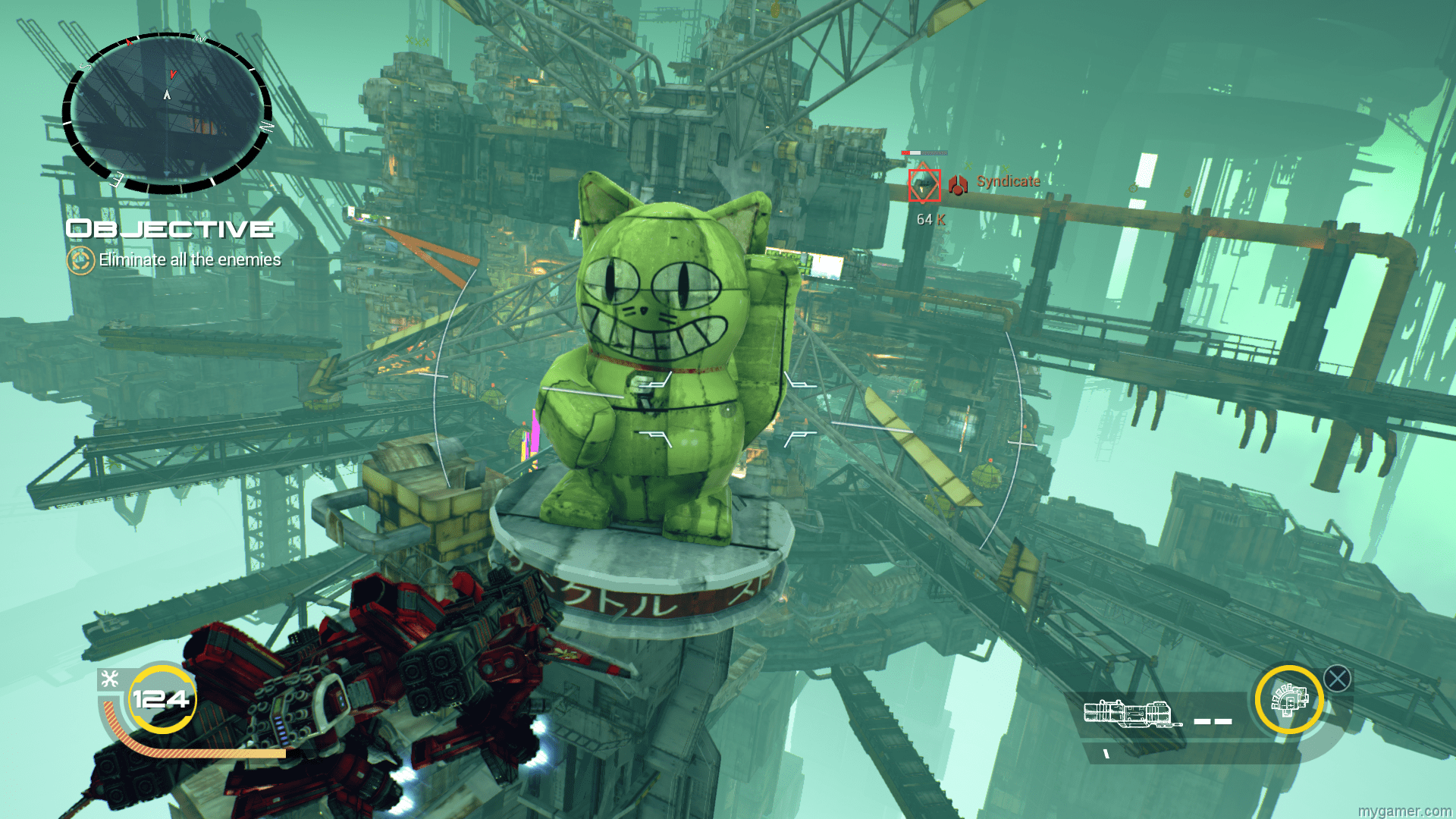1456x819 pixels.
Task: Click the circular objective marker icon
Action: 79,259
